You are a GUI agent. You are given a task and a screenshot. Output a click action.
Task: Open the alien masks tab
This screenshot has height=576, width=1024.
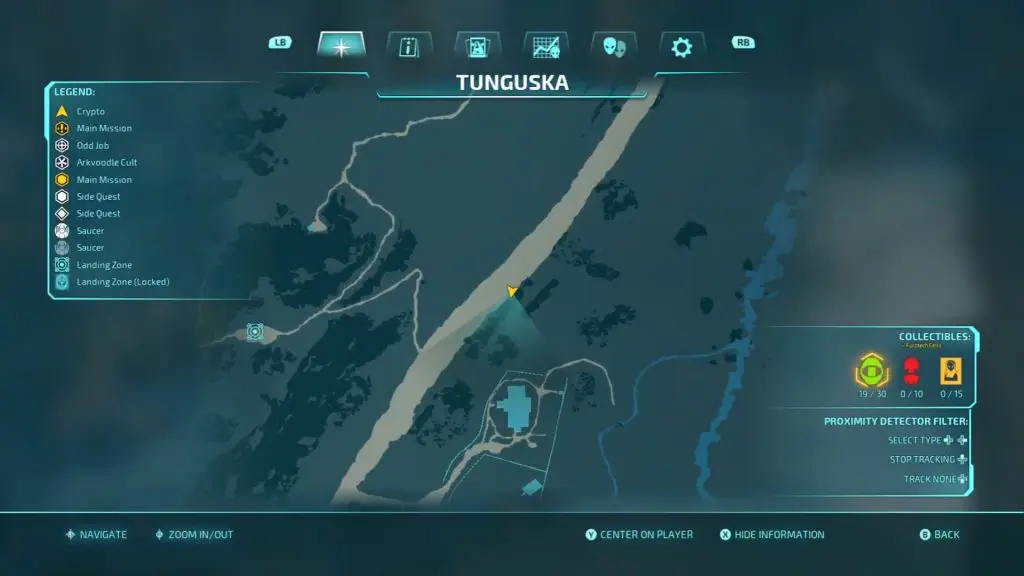(613, 46)
